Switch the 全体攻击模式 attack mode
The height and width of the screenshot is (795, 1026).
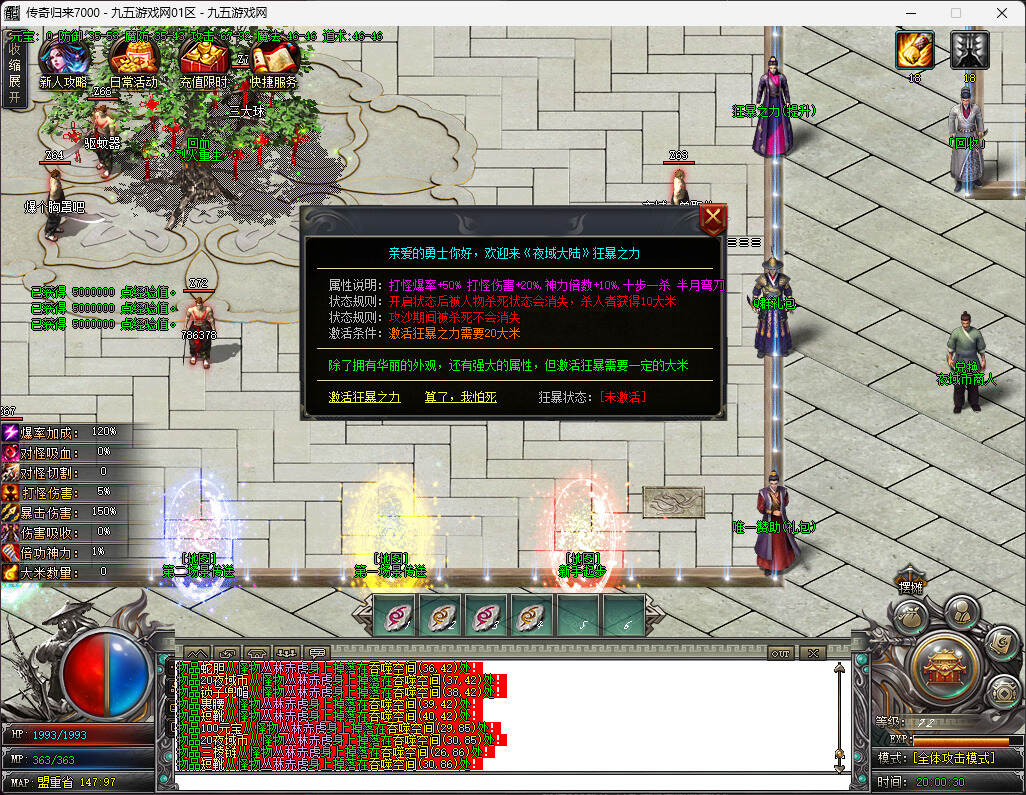coord(953,758)
